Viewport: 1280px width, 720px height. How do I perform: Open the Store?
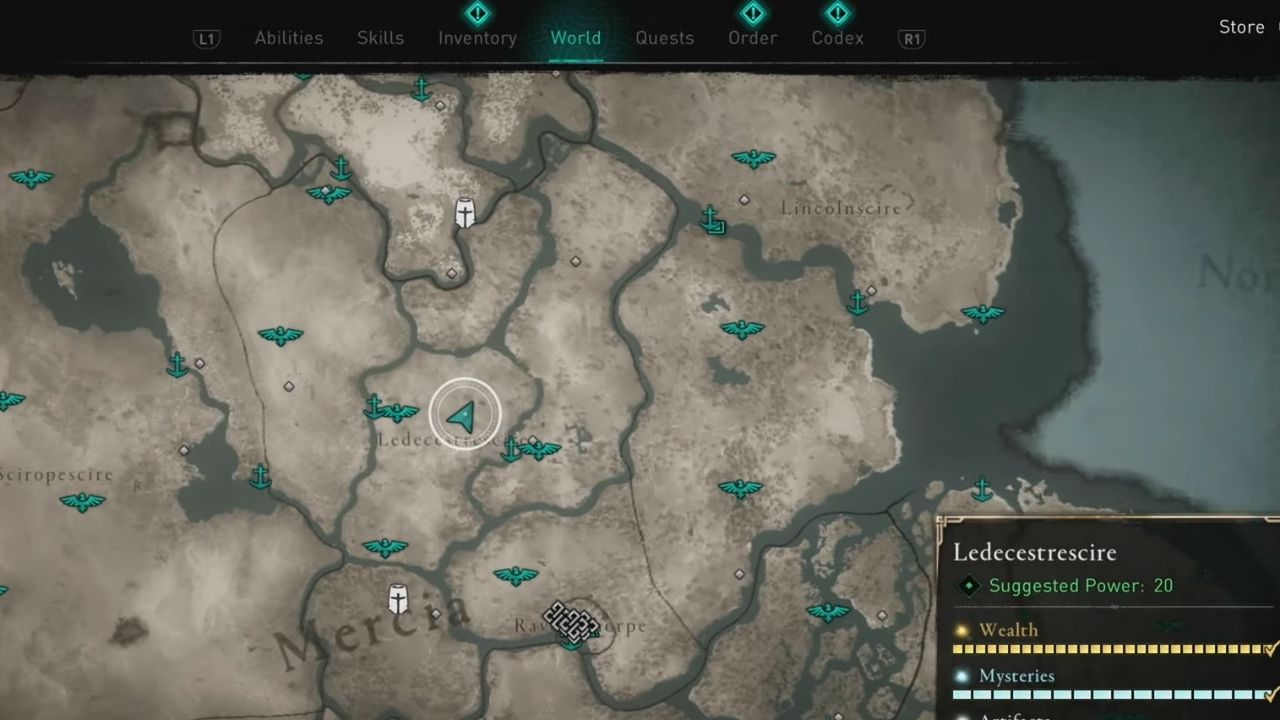pos(1240,27)
